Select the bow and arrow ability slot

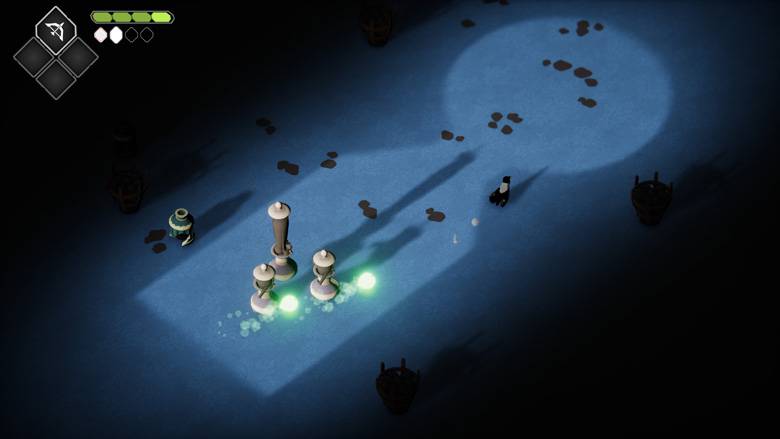point(56,31)
